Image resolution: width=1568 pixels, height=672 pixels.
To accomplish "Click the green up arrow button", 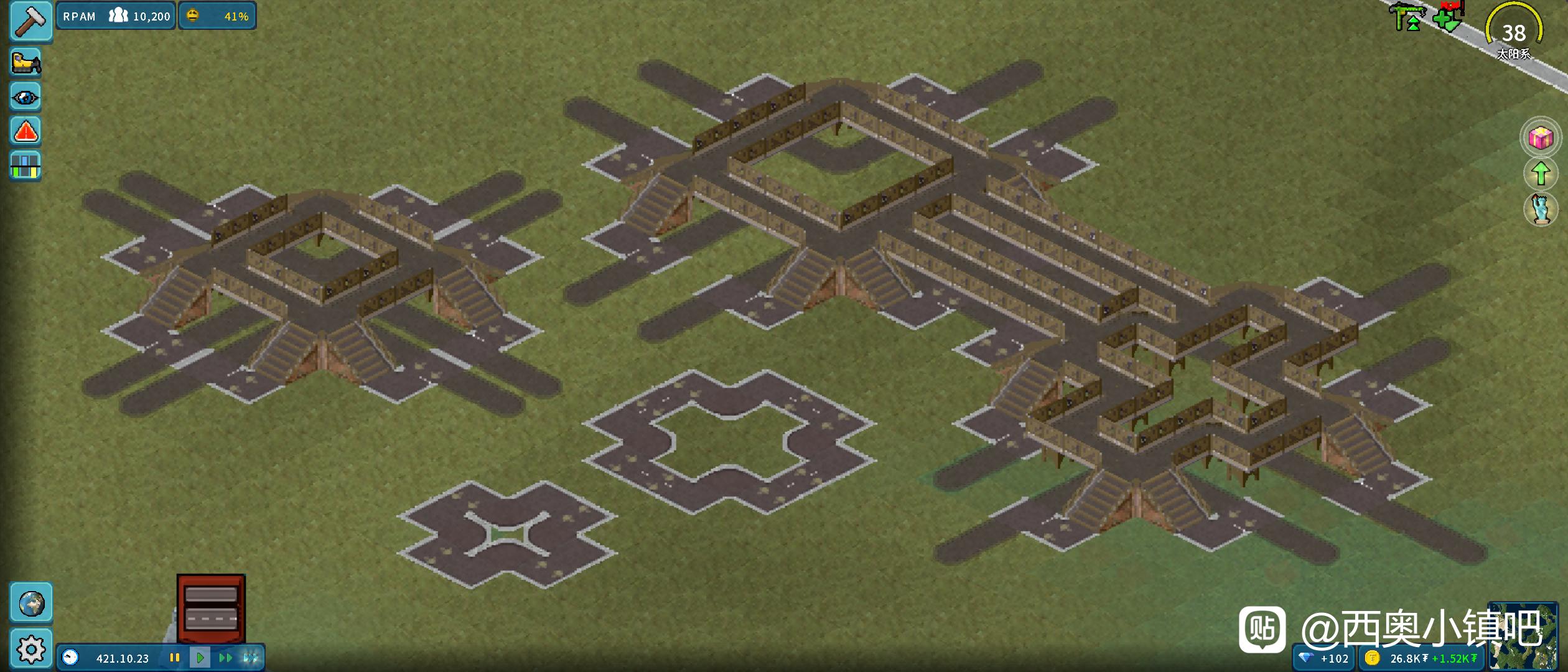I will click(1541, 173).
